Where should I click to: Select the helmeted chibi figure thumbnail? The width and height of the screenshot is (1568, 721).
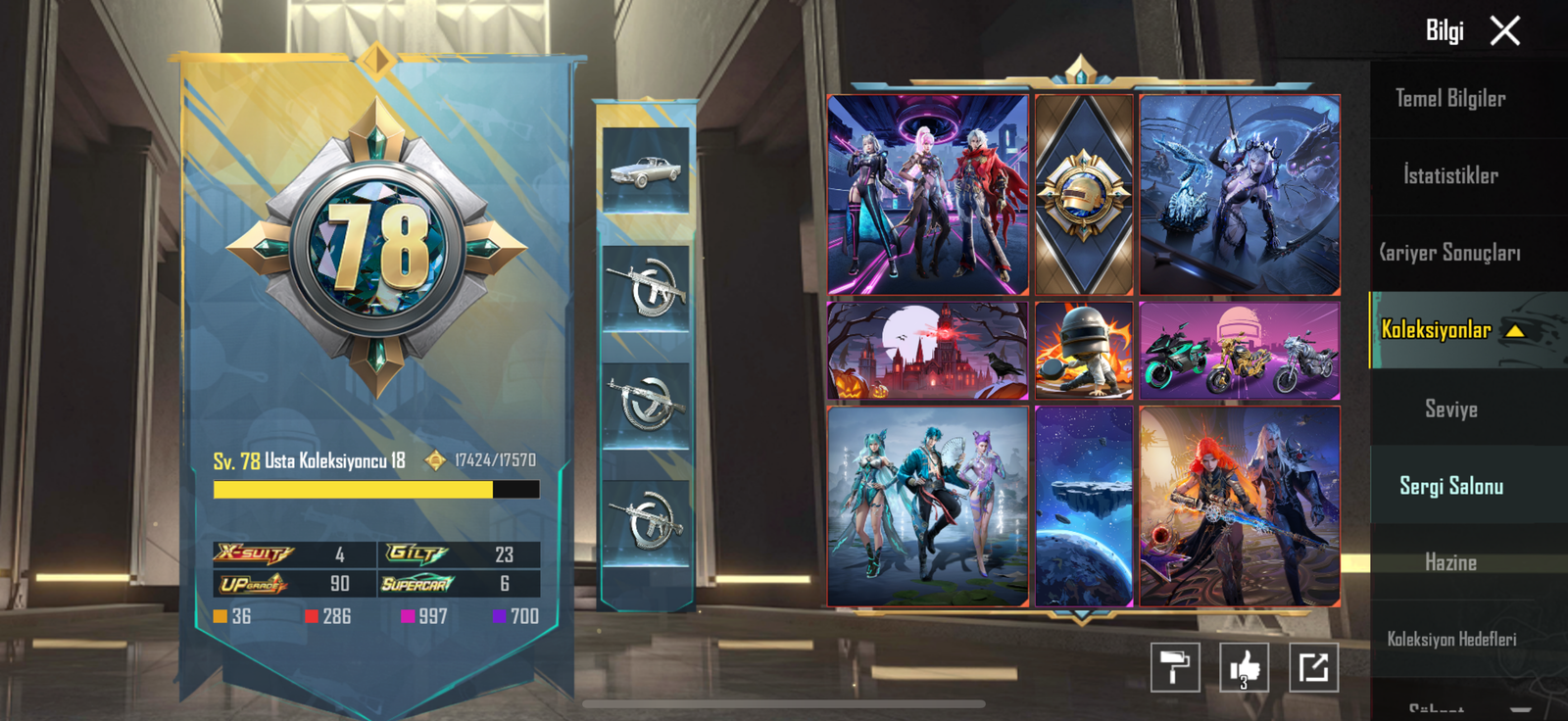[x=1083, y=351]
